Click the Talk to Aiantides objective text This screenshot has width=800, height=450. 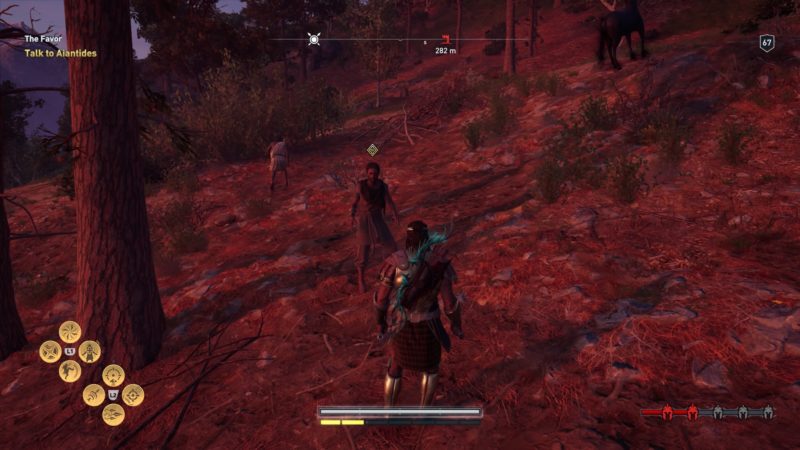[61, 53]
